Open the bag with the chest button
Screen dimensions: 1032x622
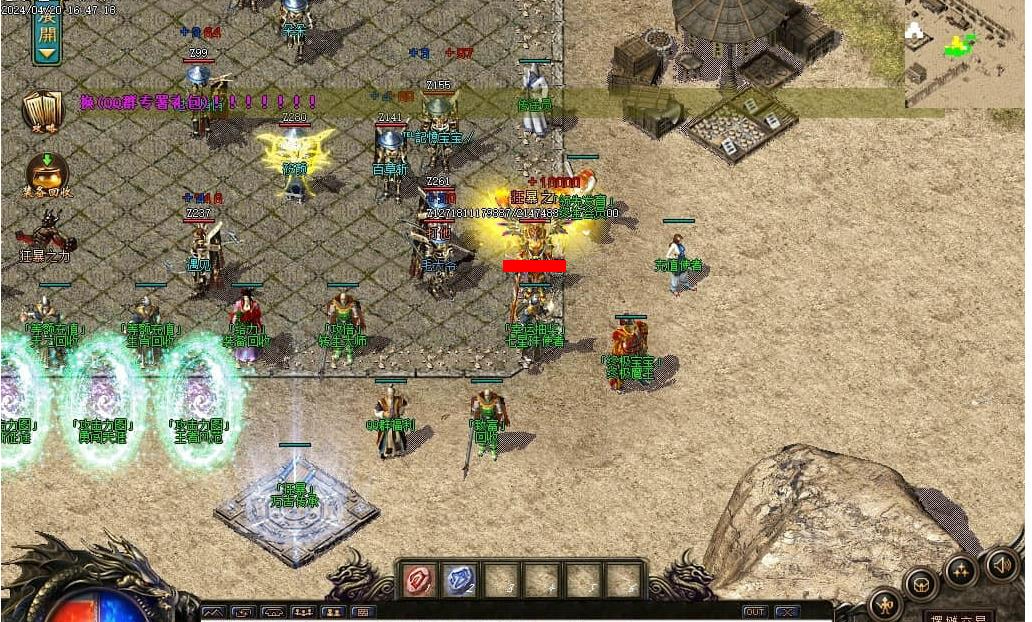tap(921, 584)
